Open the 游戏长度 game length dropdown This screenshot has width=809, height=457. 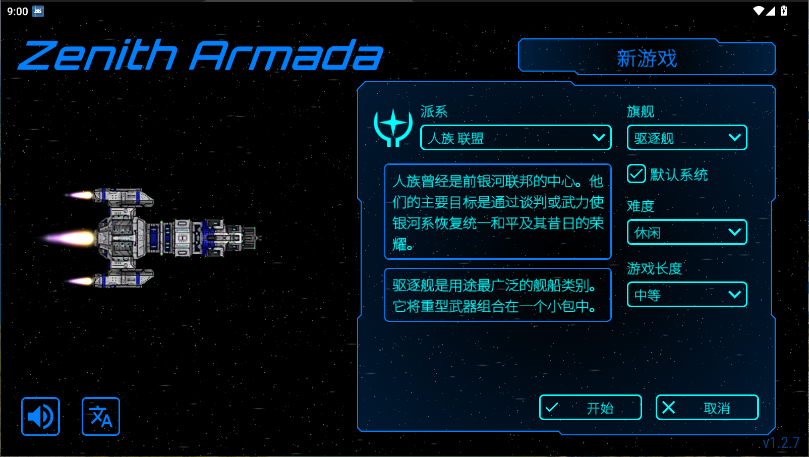[x=687, y=294]
